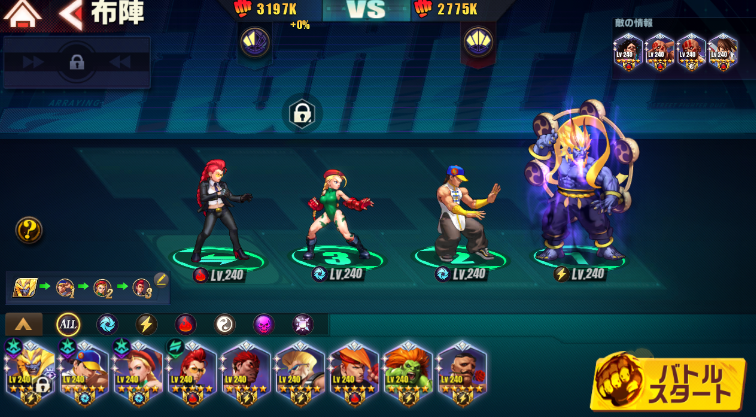Filter fighters by lightning bolt element
This screenshot has width=756, height=417.
pos(146,324)
